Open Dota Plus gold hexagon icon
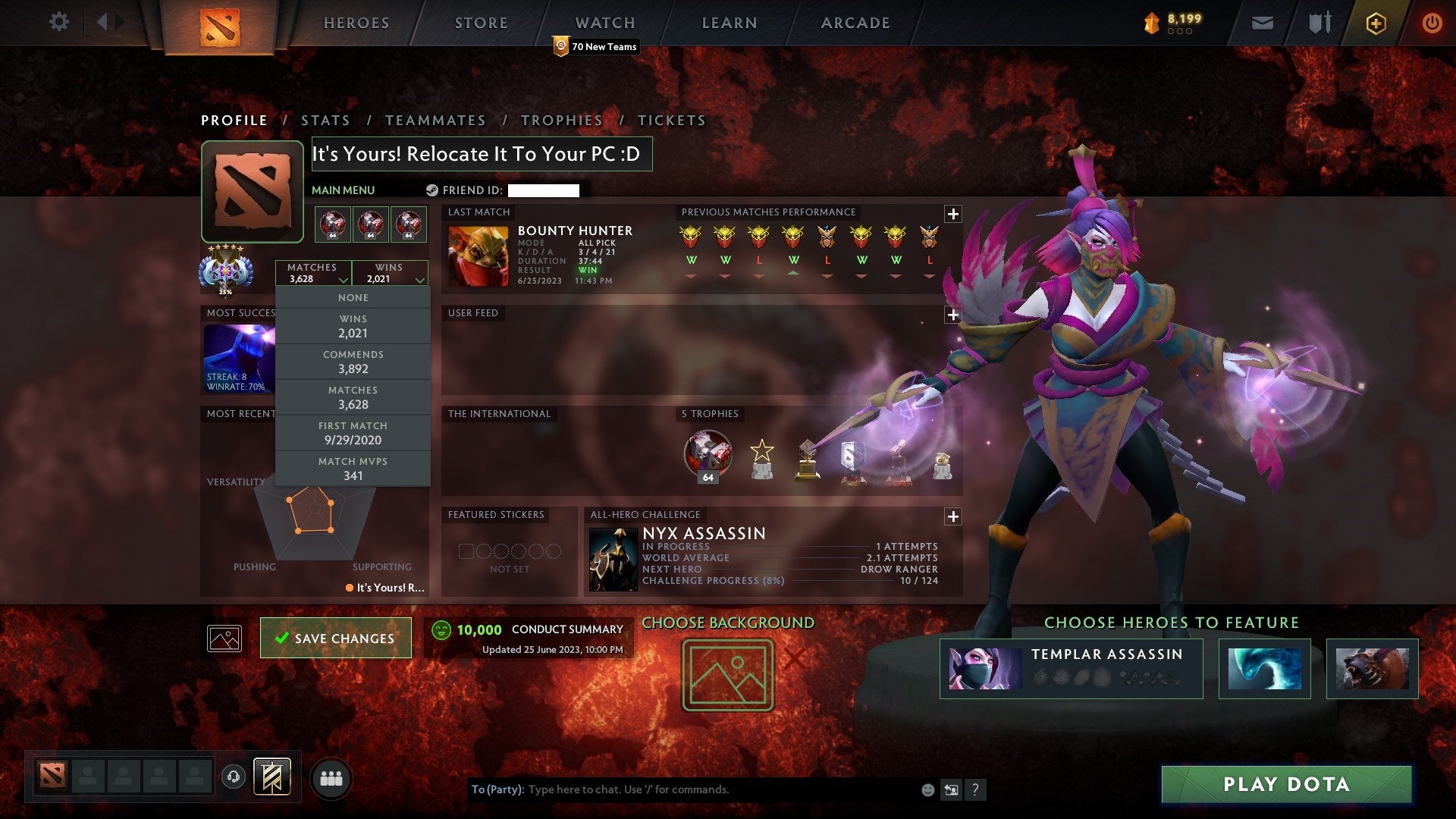This screenshot has height=819, width=1456. point(1375,23)
